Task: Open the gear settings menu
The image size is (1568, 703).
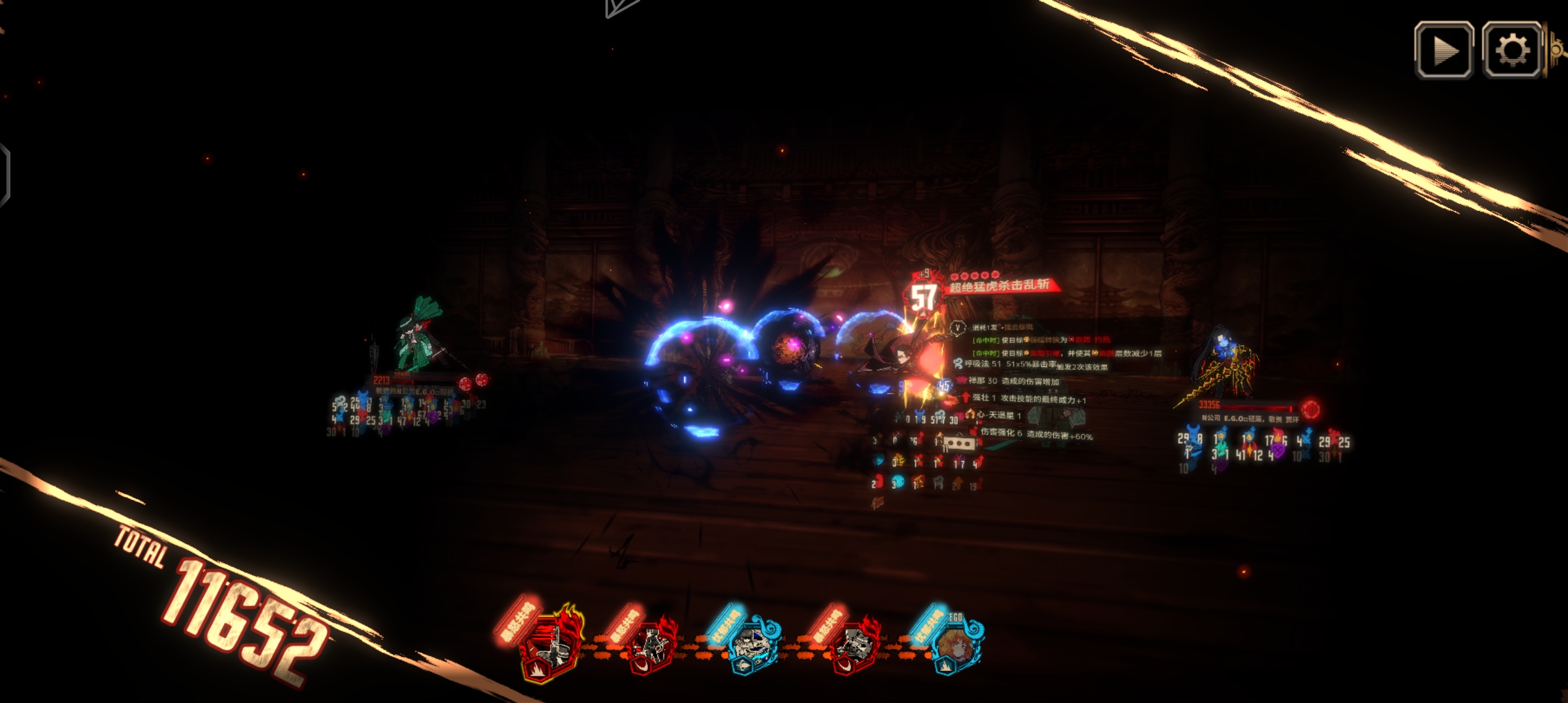Action: click(1511, 51)
